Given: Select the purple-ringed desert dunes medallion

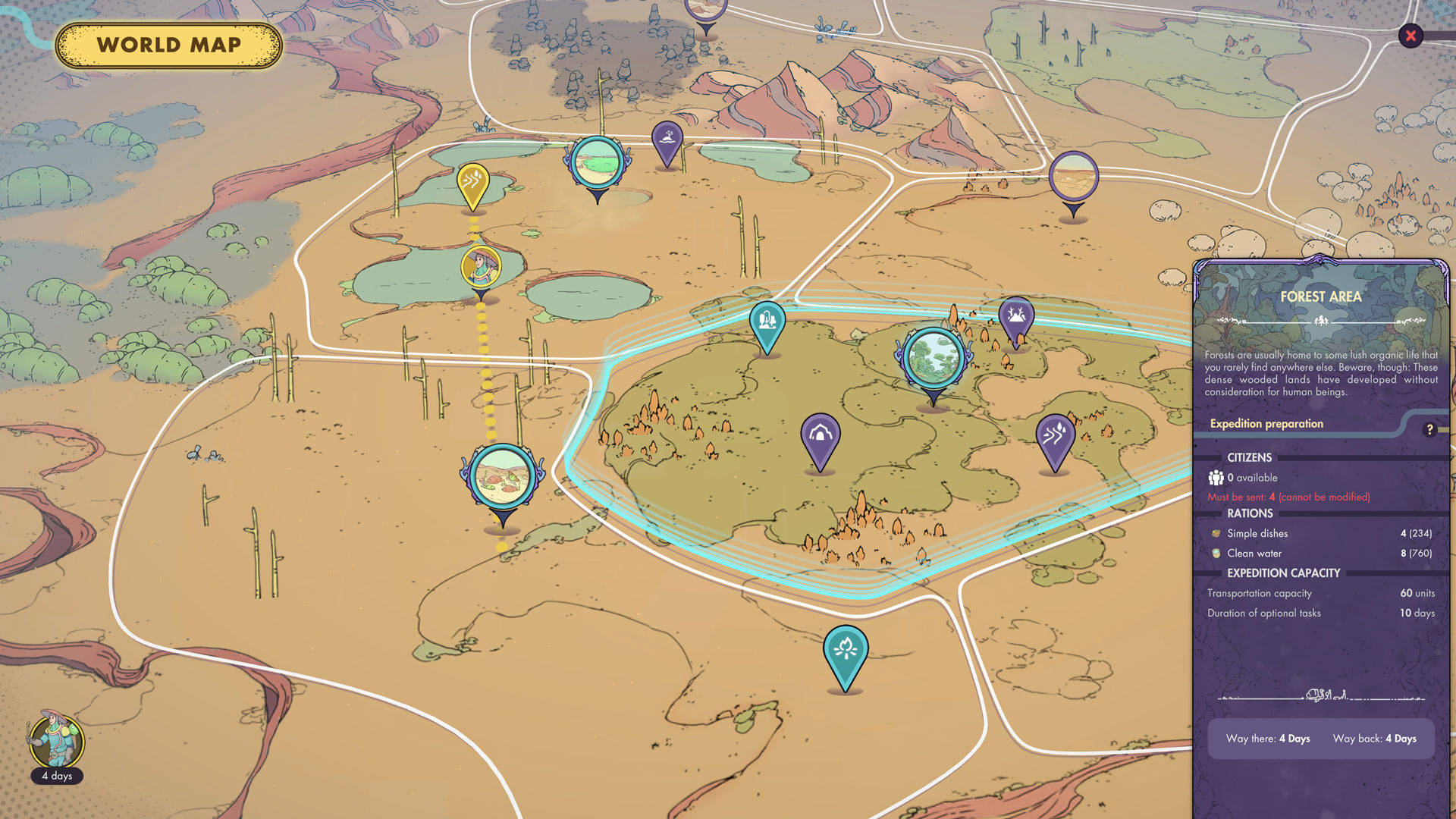Looking at the screenshot, I should point(1074,177).
